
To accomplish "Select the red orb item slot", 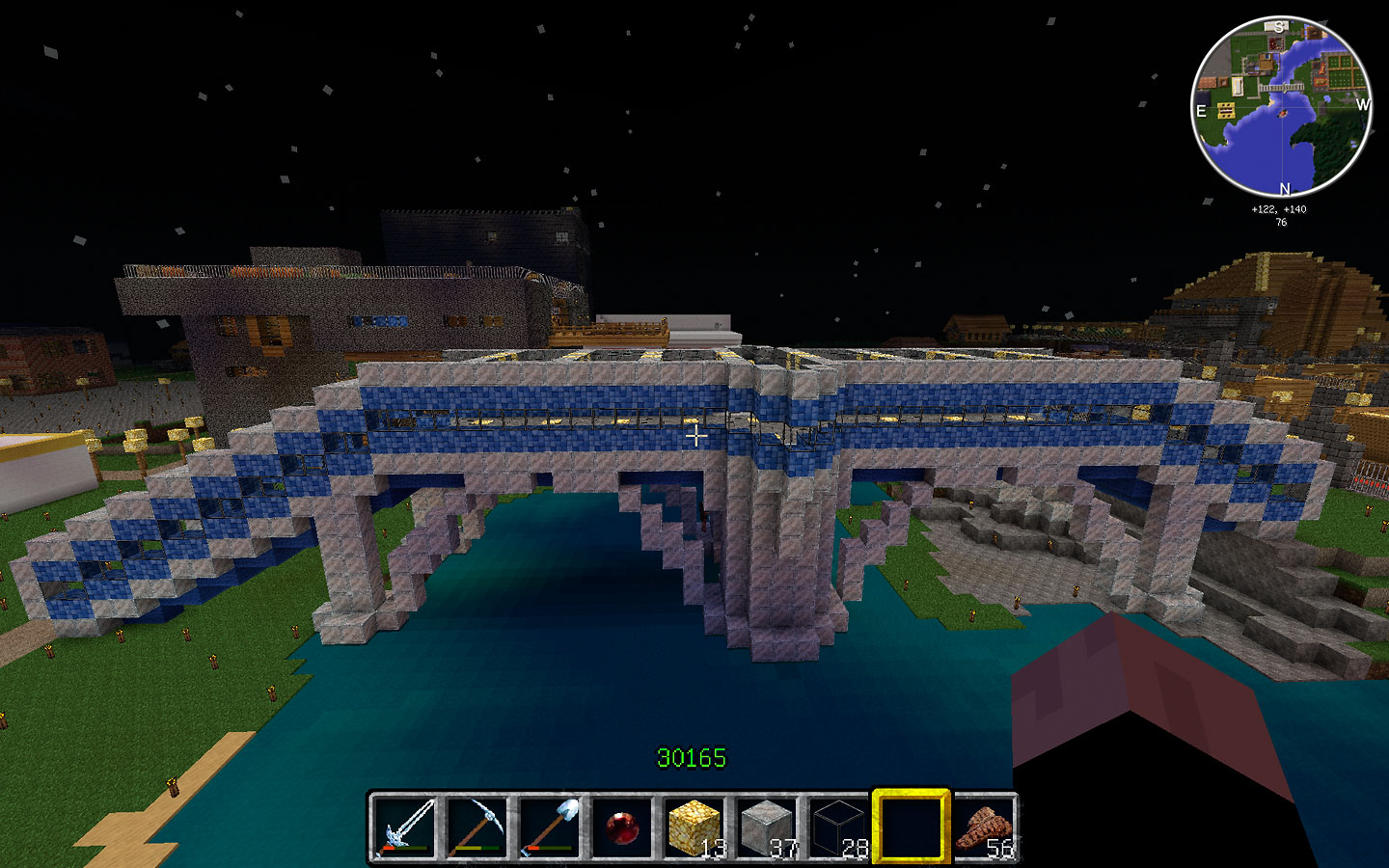I will [x=621, y=827].
